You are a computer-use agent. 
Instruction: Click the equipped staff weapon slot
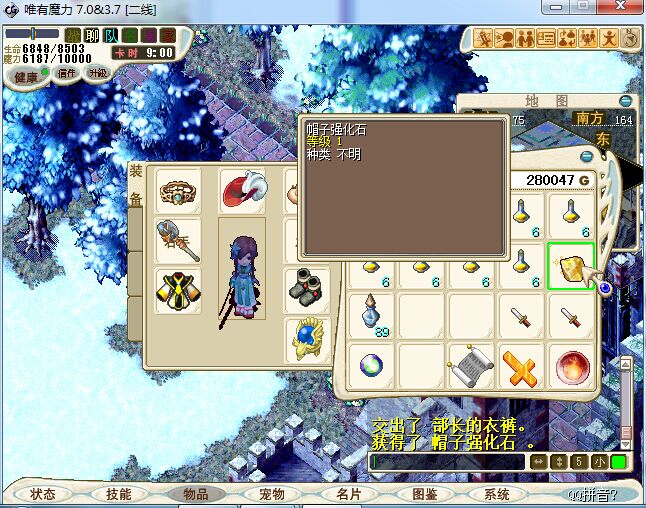[x=178, y=240]
